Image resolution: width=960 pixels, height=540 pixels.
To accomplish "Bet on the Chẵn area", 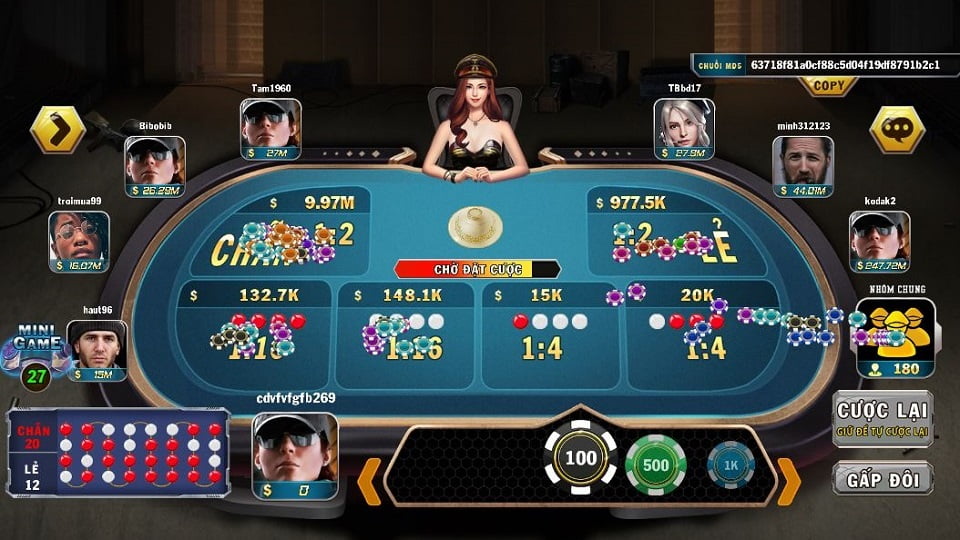I will click(275, 233).
